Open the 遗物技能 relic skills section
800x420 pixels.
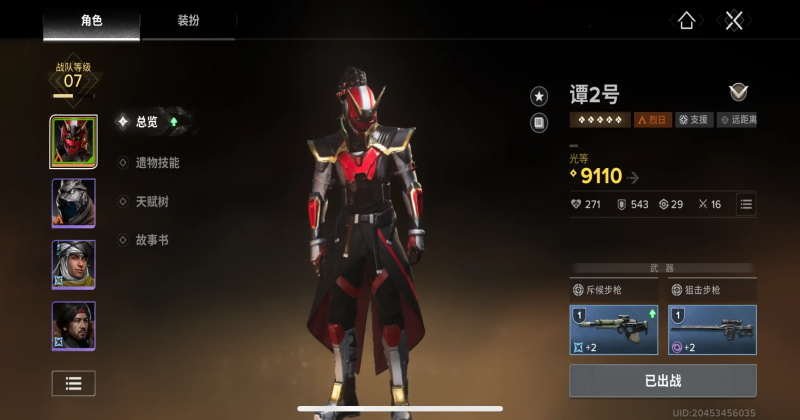tap(157, 162)
